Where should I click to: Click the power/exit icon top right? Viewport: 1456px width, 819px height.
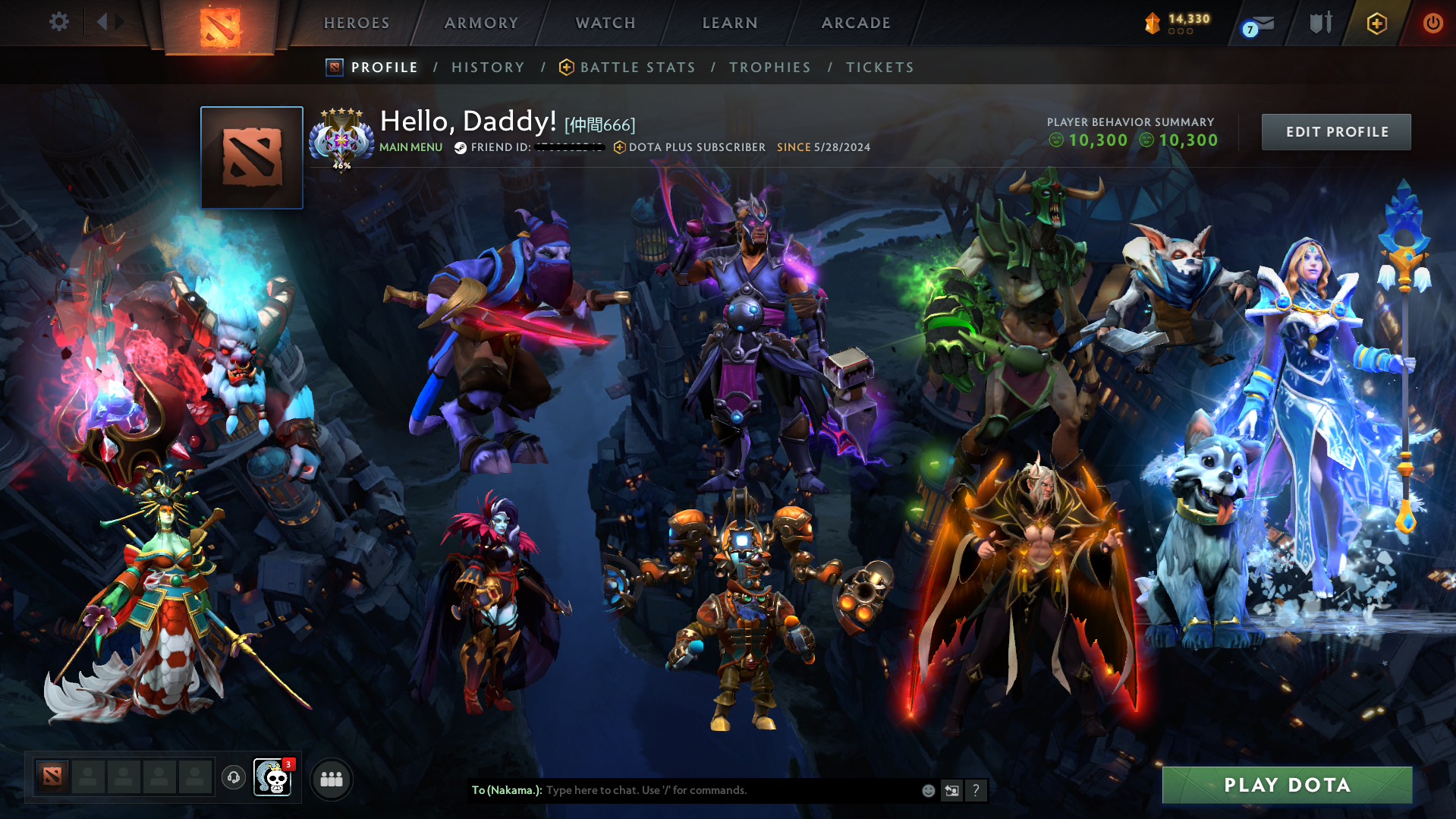click(1432, 23)
